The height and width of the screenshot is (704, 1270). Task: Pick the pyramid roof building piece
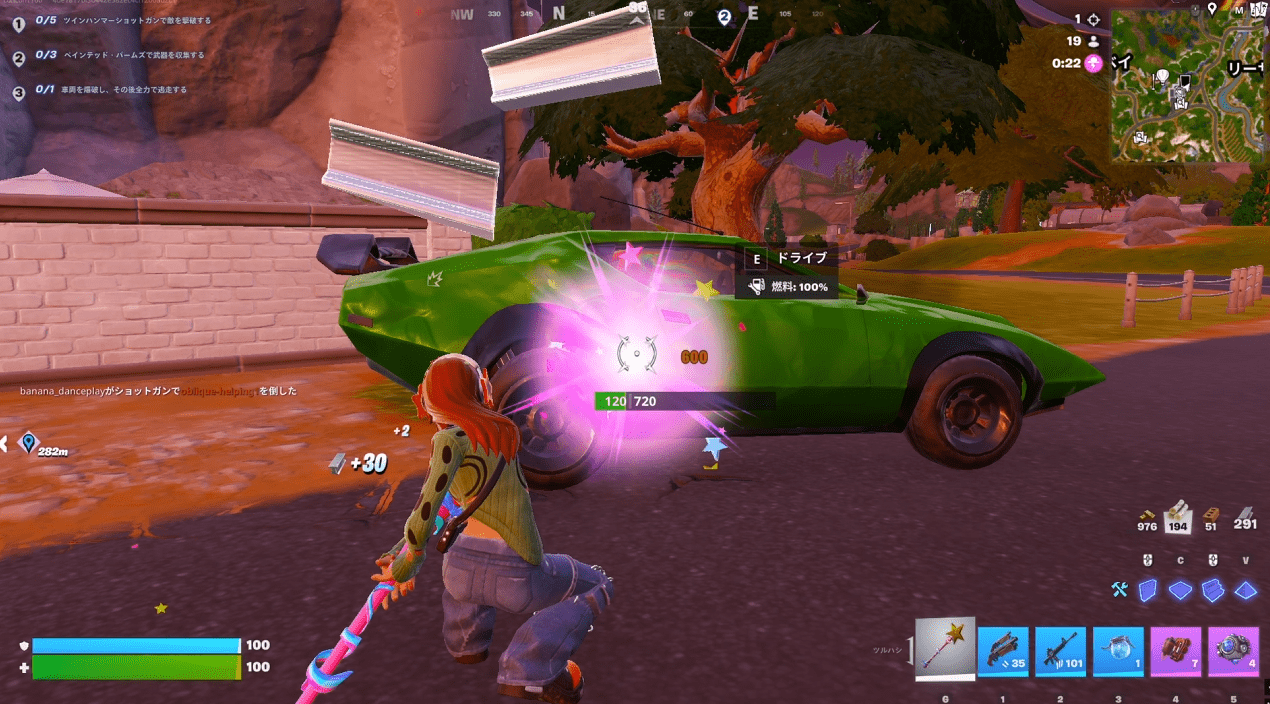1245,590
